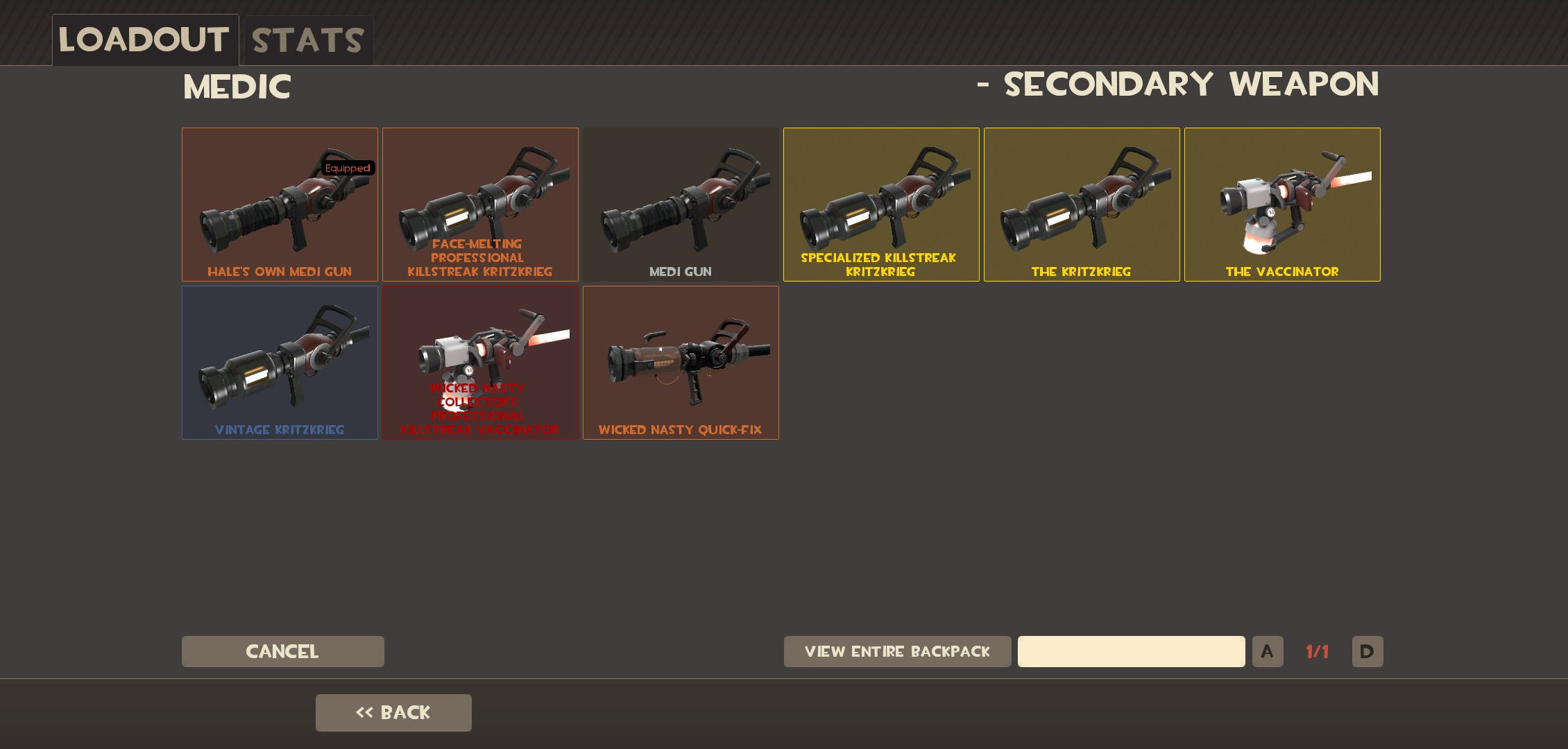Expand the MEDIC class header
Viewport: 1568px width, 749px height.
pyautogui.click(x=237, y=87)
